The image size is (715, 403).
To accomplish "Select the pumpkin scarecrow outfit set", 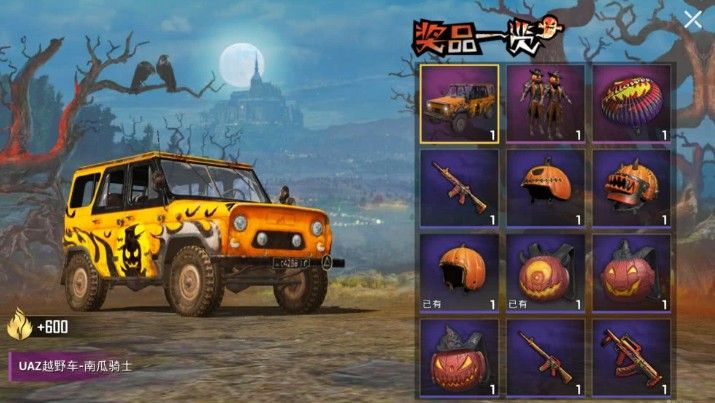I will (x=545, y=102).
